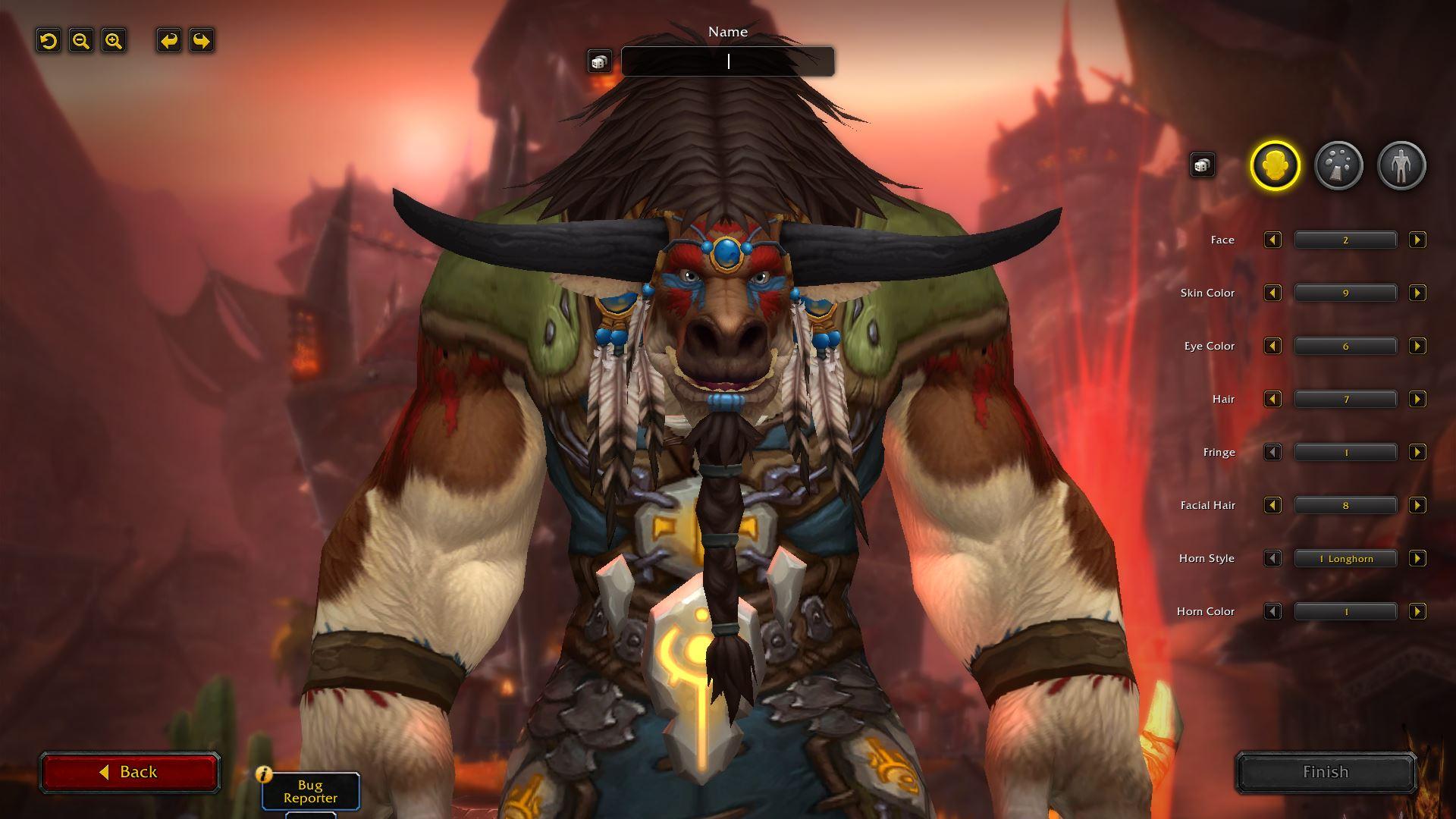Open the Horn Style Longhorn selector

(x=1345, y=558)
